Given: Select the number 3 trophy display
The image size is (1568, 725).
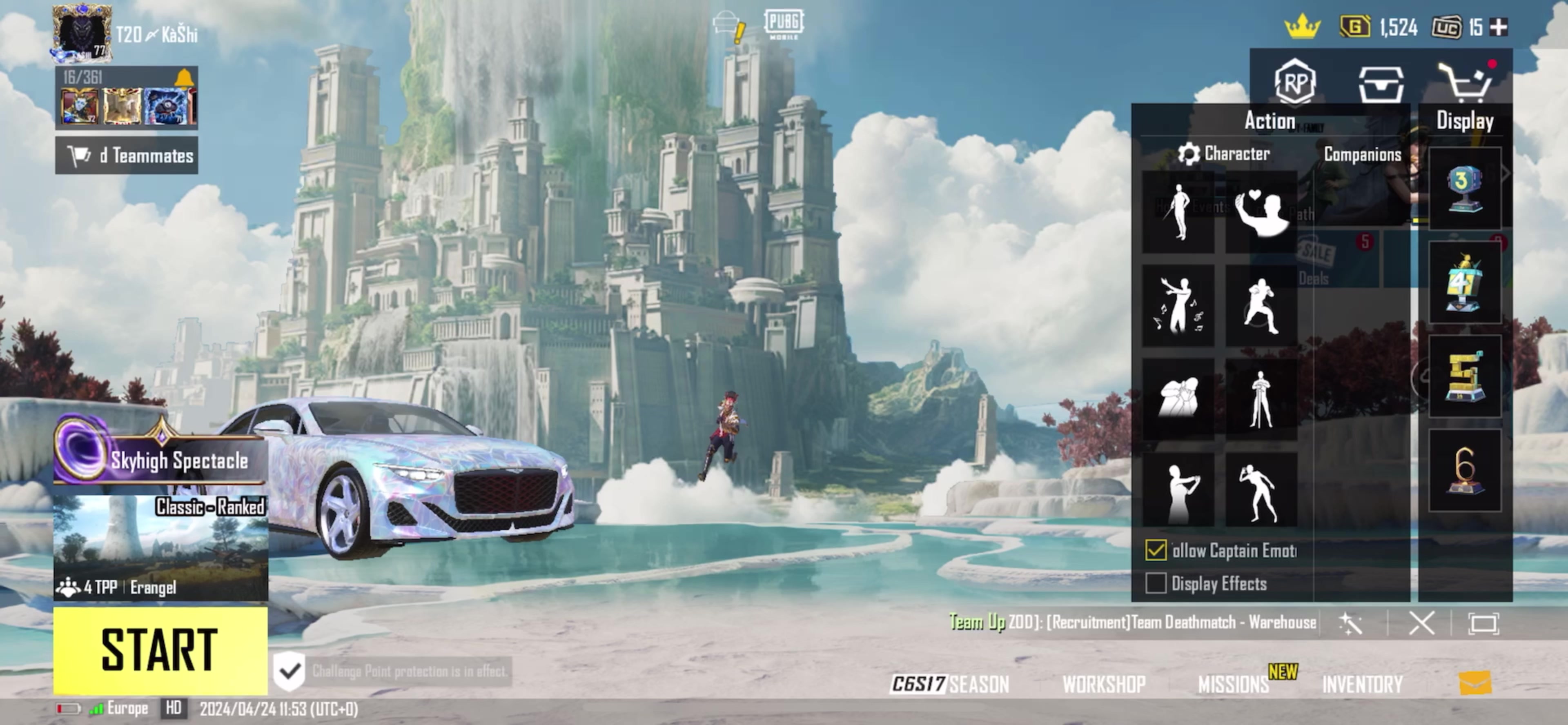Looking at the screenshot, I should coord(1464,189).
